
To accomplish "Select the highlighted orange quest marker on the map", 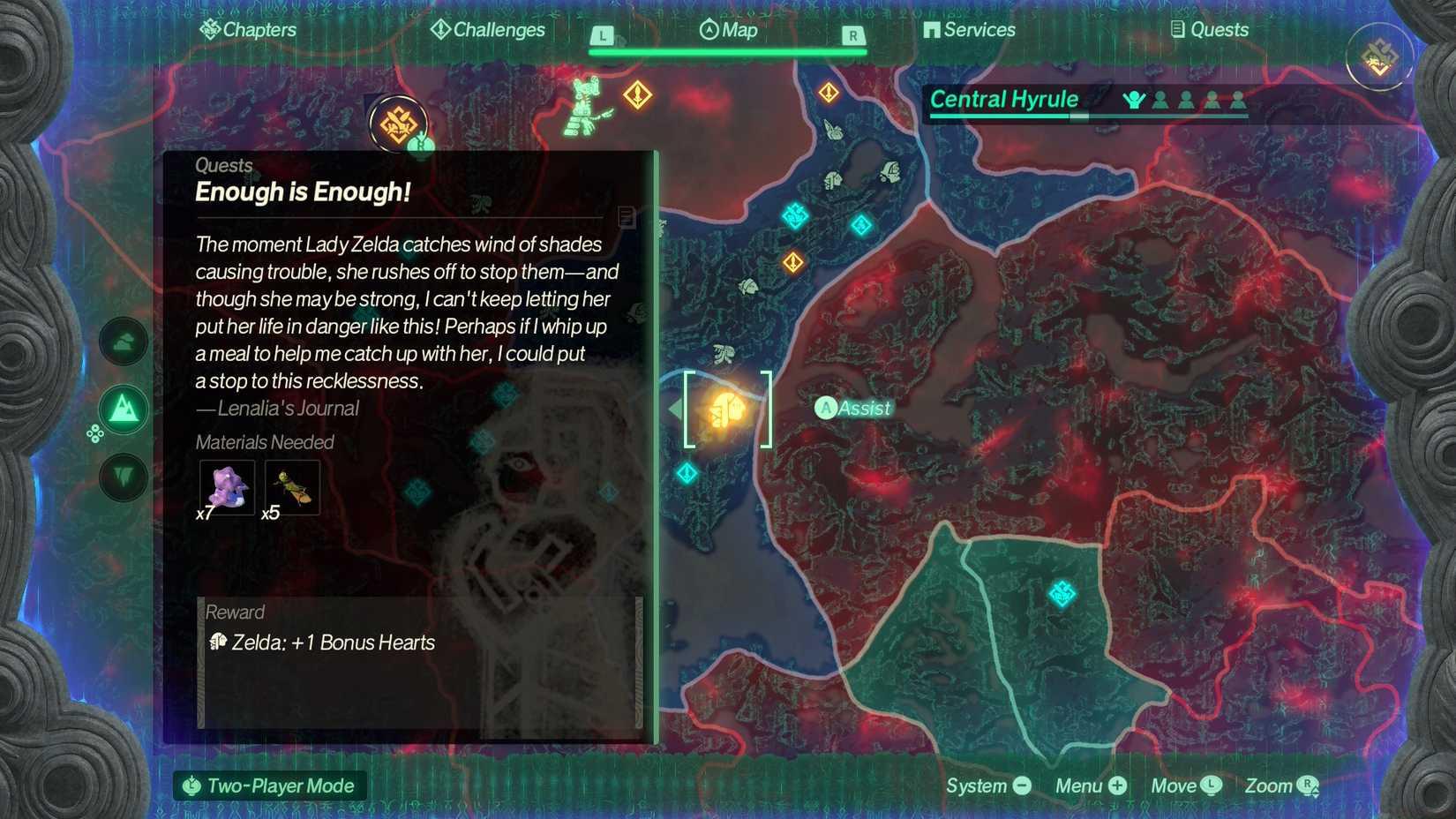I will [725, 408].
